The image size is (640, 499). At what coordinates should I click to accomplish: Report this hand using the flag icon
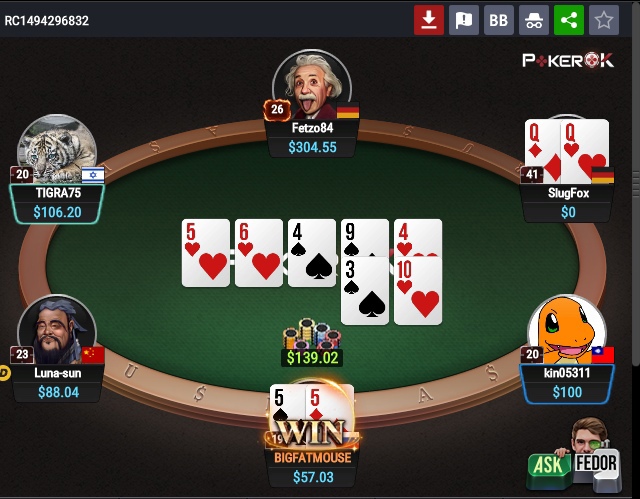pyautogui.click(x=464, y=20)
